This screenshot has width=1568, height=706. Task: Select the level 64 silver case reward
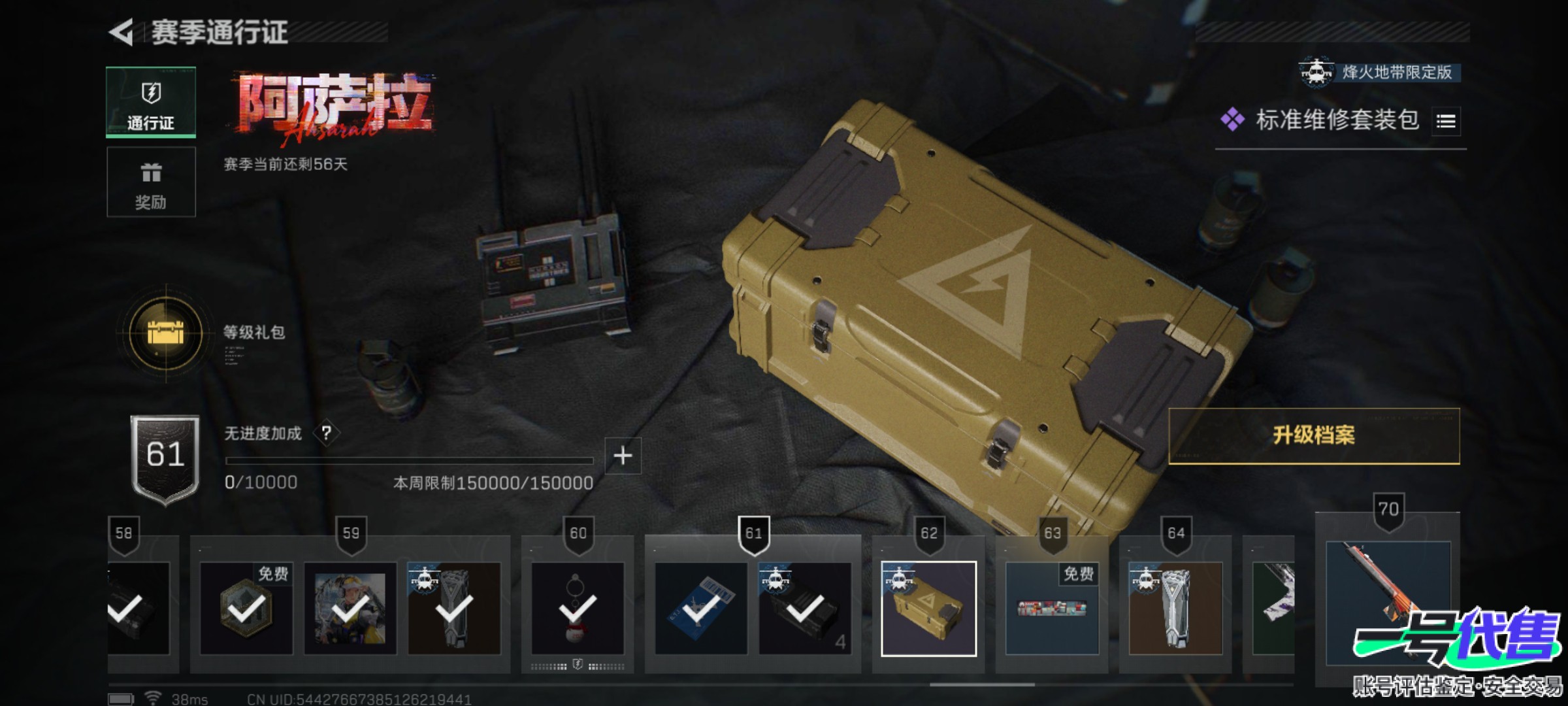click(1175, 608)
